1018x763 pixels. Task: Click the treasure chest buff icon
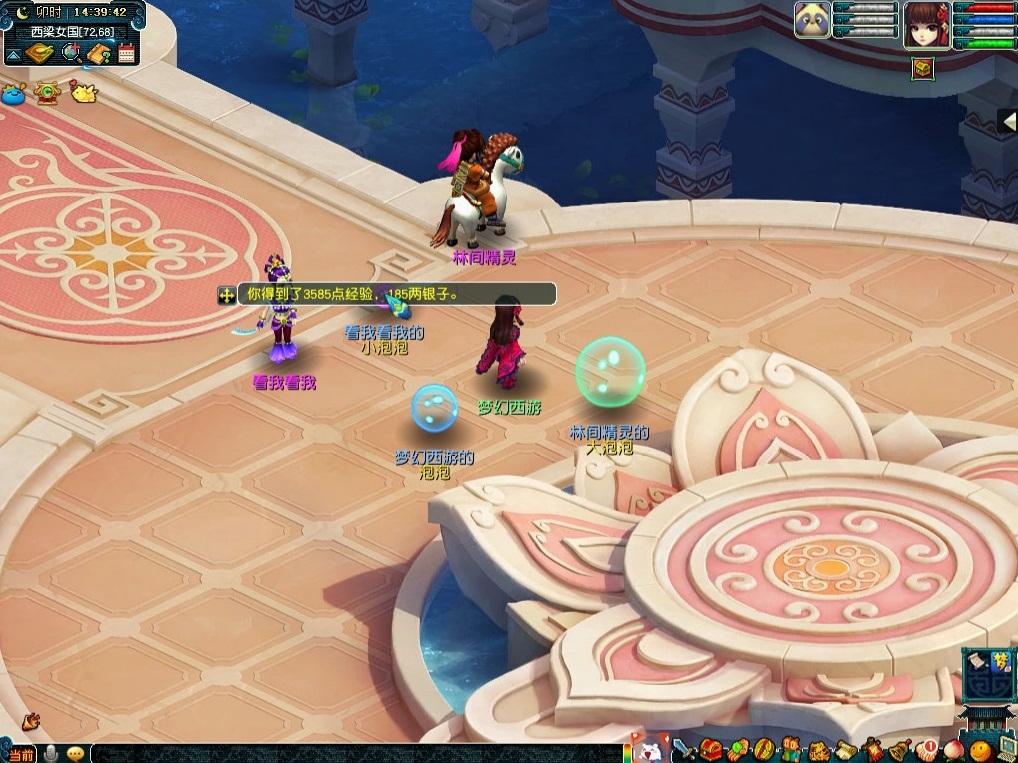click(922, 68)
